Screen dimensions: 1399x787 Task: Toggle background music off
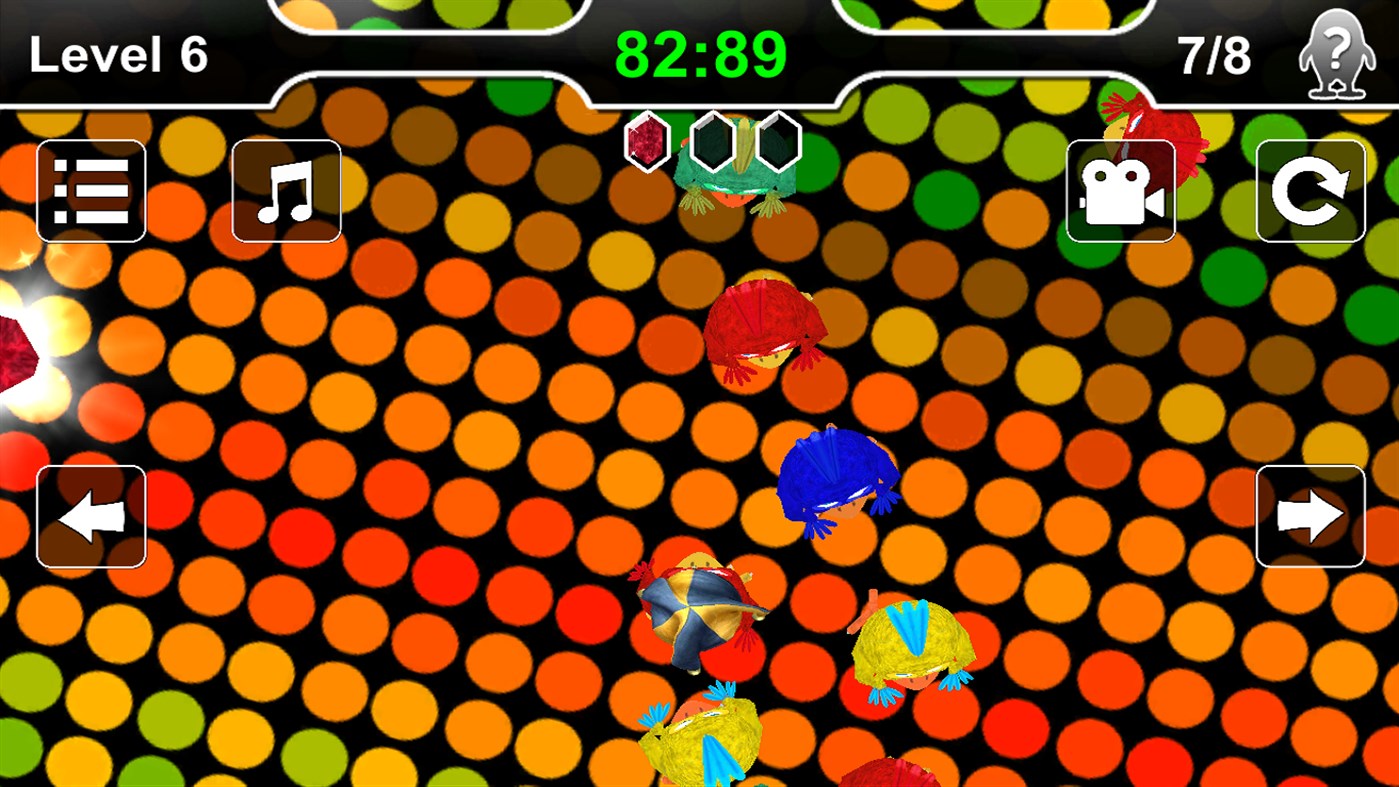(x=285, y=190)
